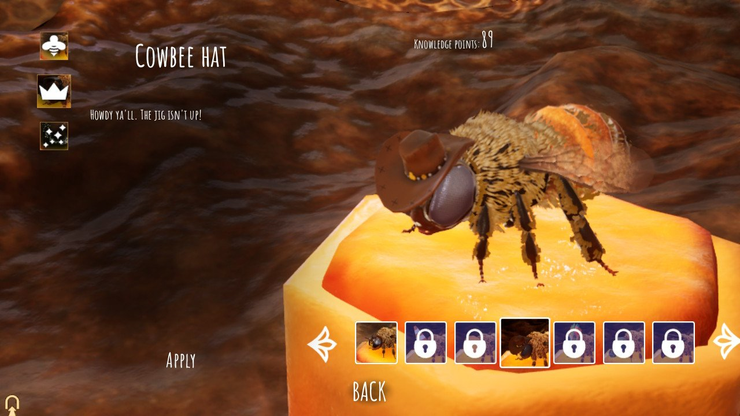Switch to the sparkles icon category
Screen dimensions: 740x416
click(54, 136)
